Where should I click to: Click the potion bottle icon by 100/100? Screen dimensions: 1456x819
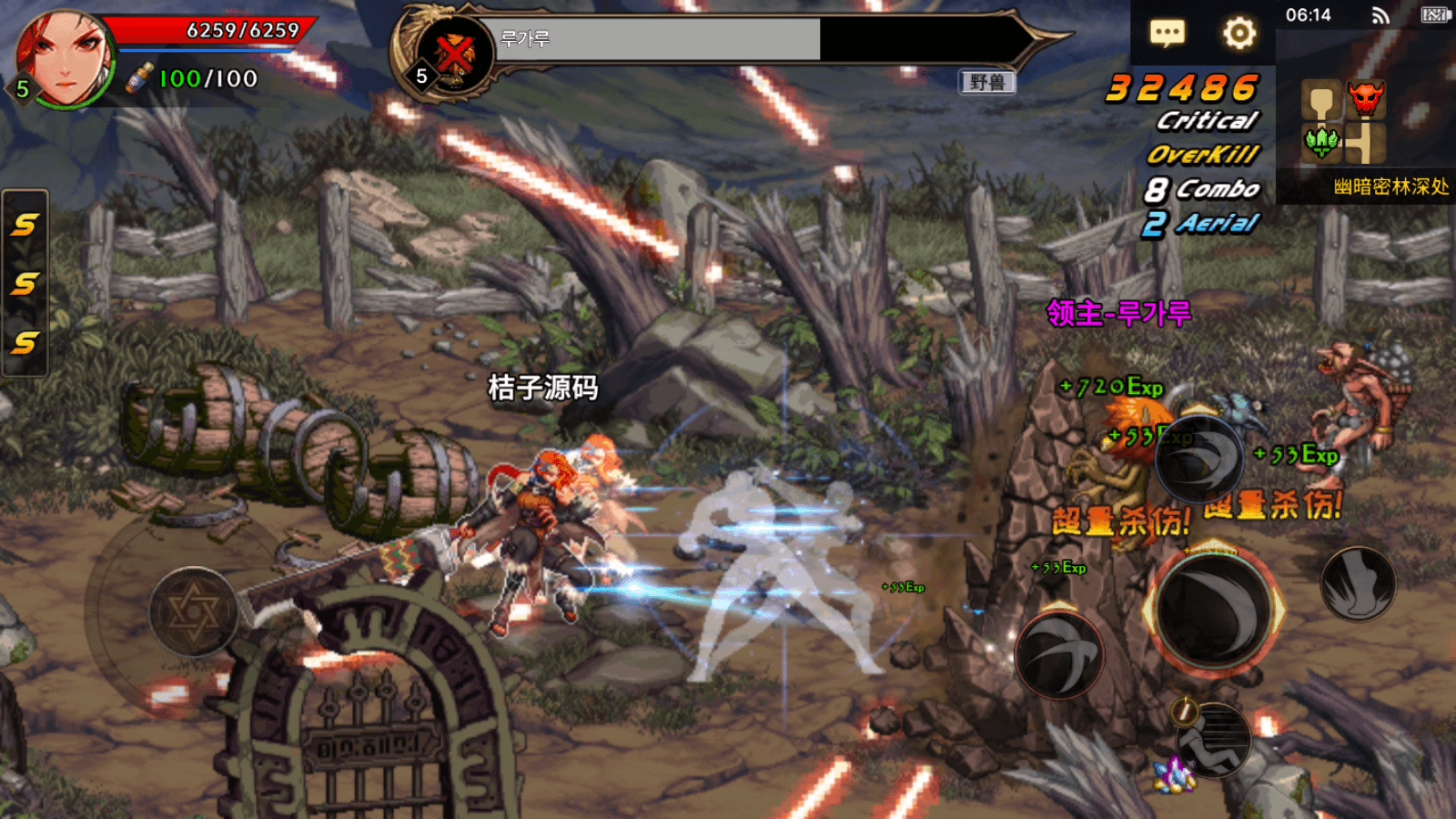(x=139, y=78)
